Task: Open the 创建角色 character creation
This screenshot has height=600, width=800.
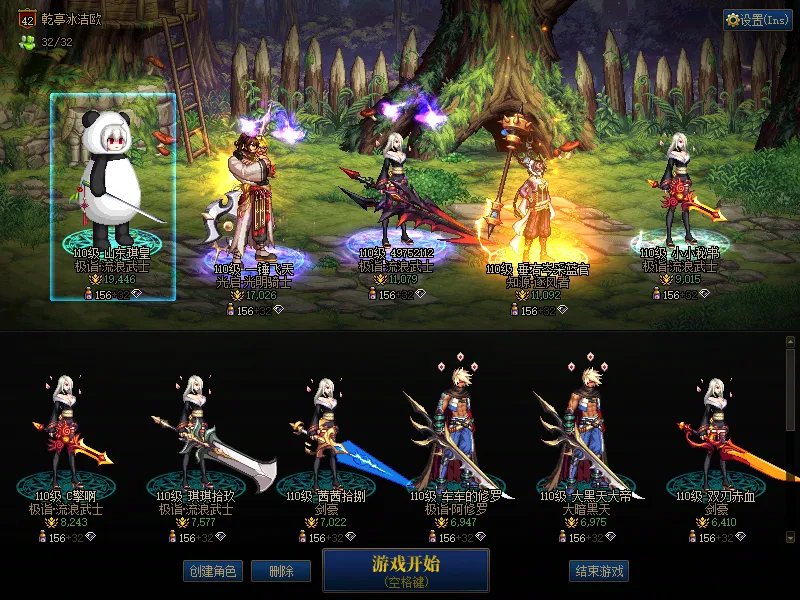Action: click(x=212, y=571)
